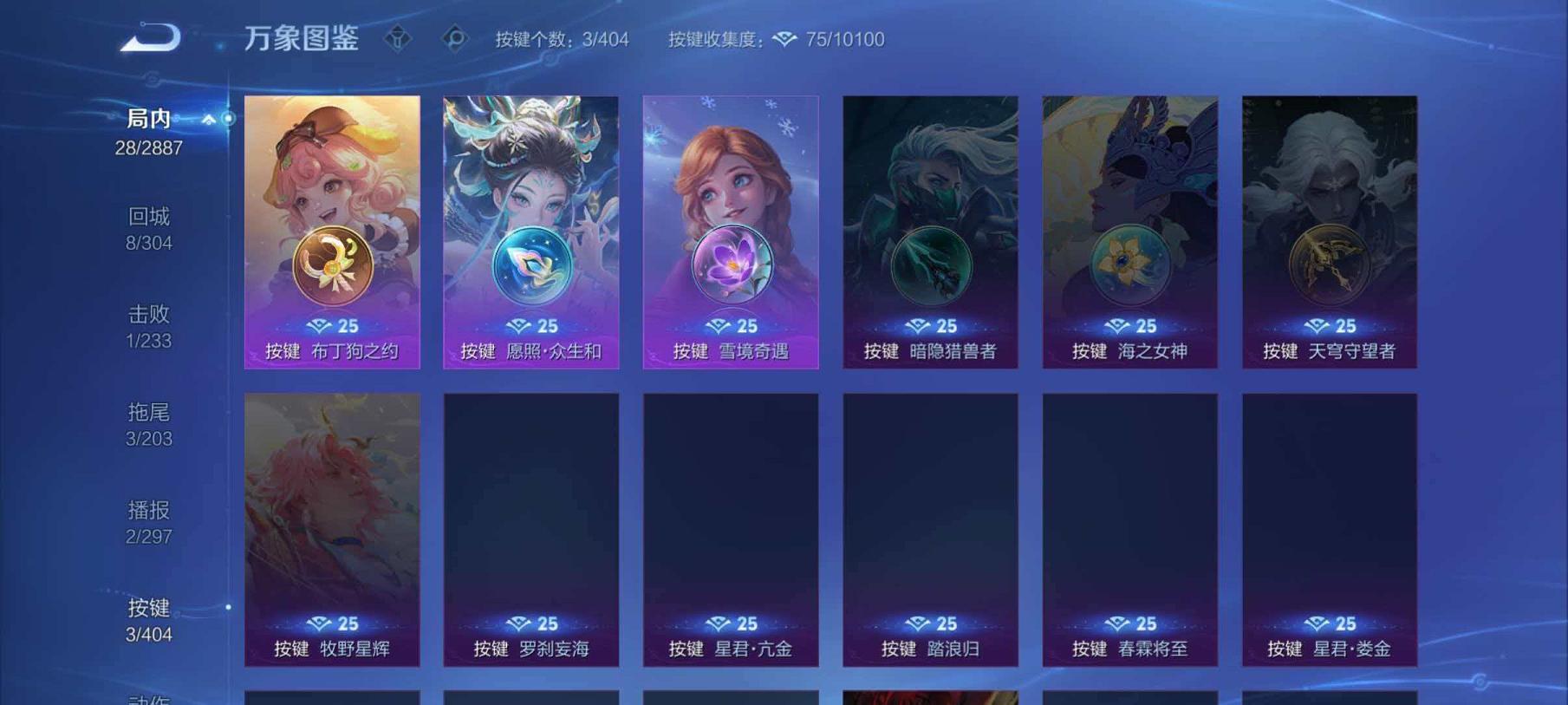The width and height of the screenshot is (1568, 705).
Task: Select the golden flower orb on 海之女神 card
Action: (x=1129, y=263)
